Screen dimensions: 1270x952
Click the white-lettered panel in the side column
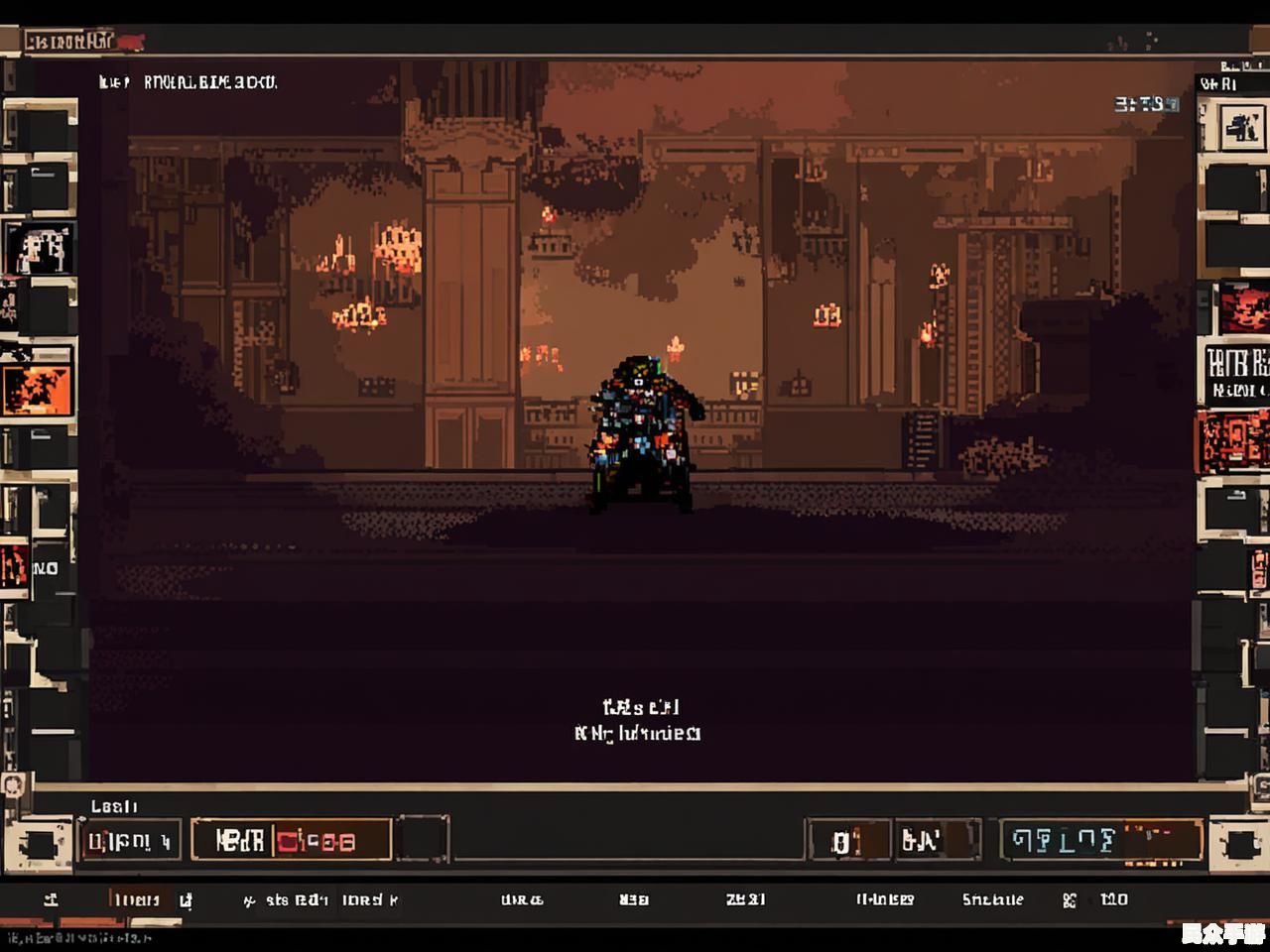[x=1236, y=372]
